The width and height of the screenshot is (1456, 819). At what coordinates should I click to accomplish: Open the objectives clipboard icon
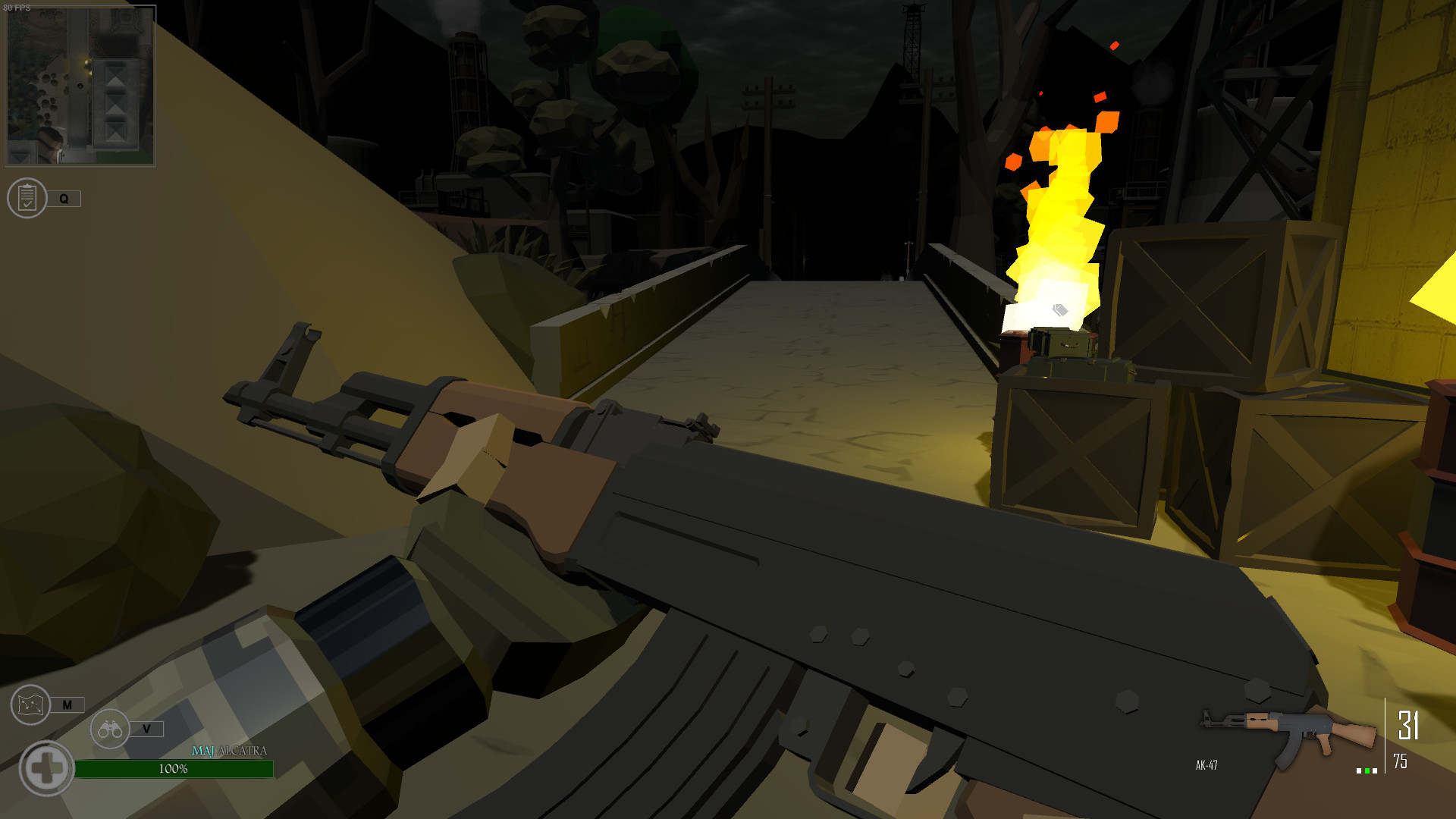[x=28, y=199]
